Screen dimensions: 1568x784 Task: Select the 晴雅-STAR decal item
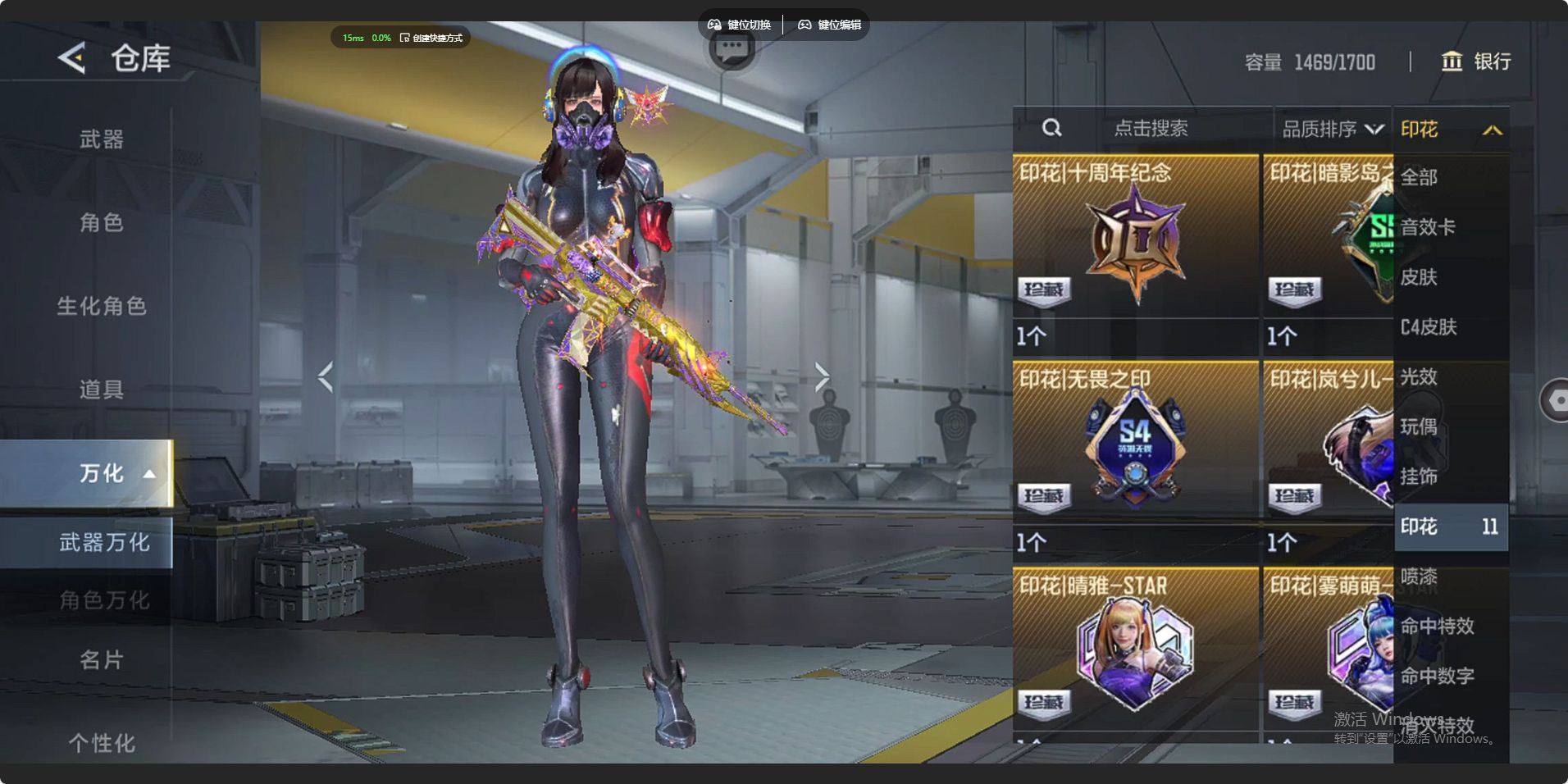click(x=1135, y=651)
